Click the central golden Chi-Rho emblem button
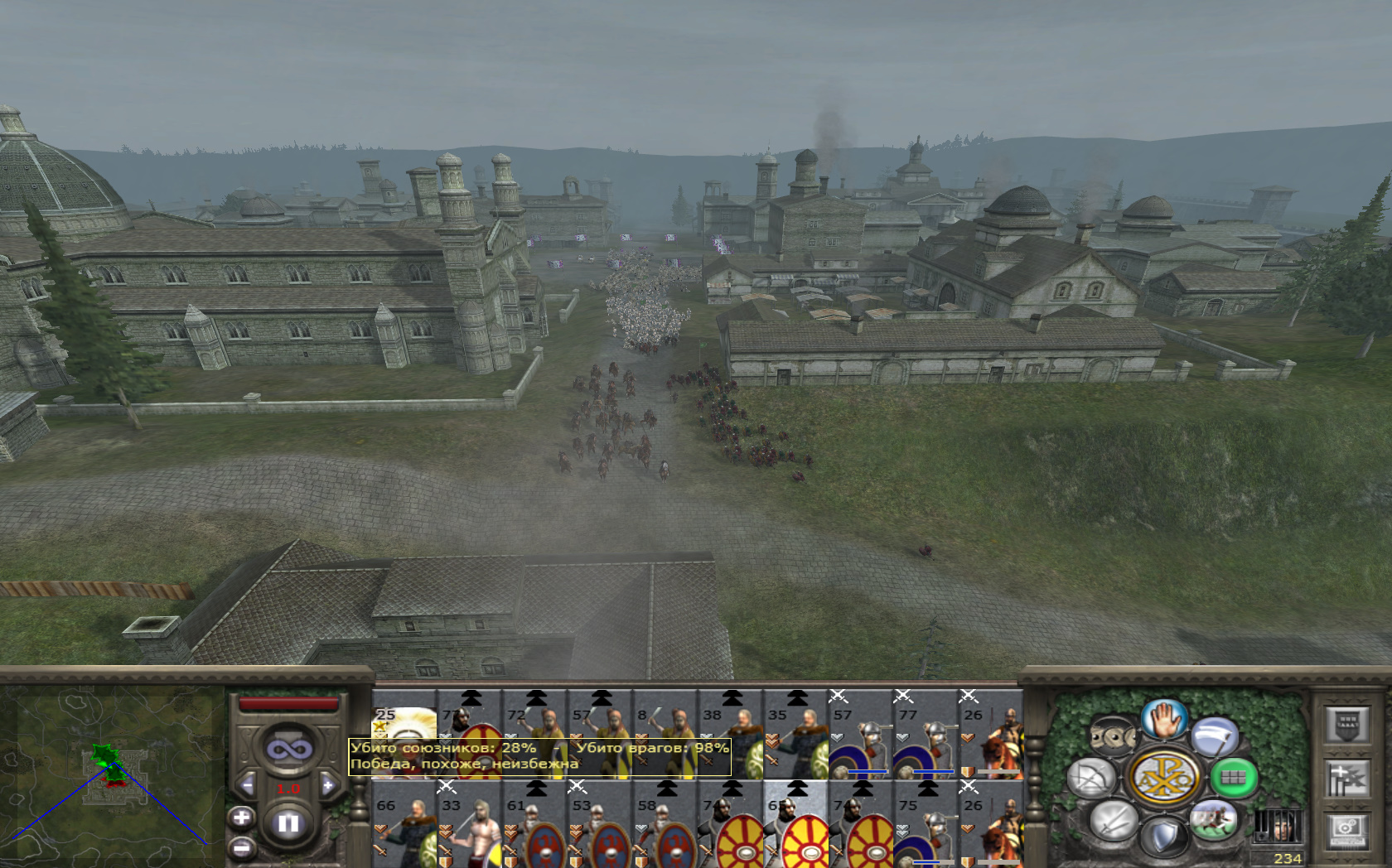 coord(1163,777)
